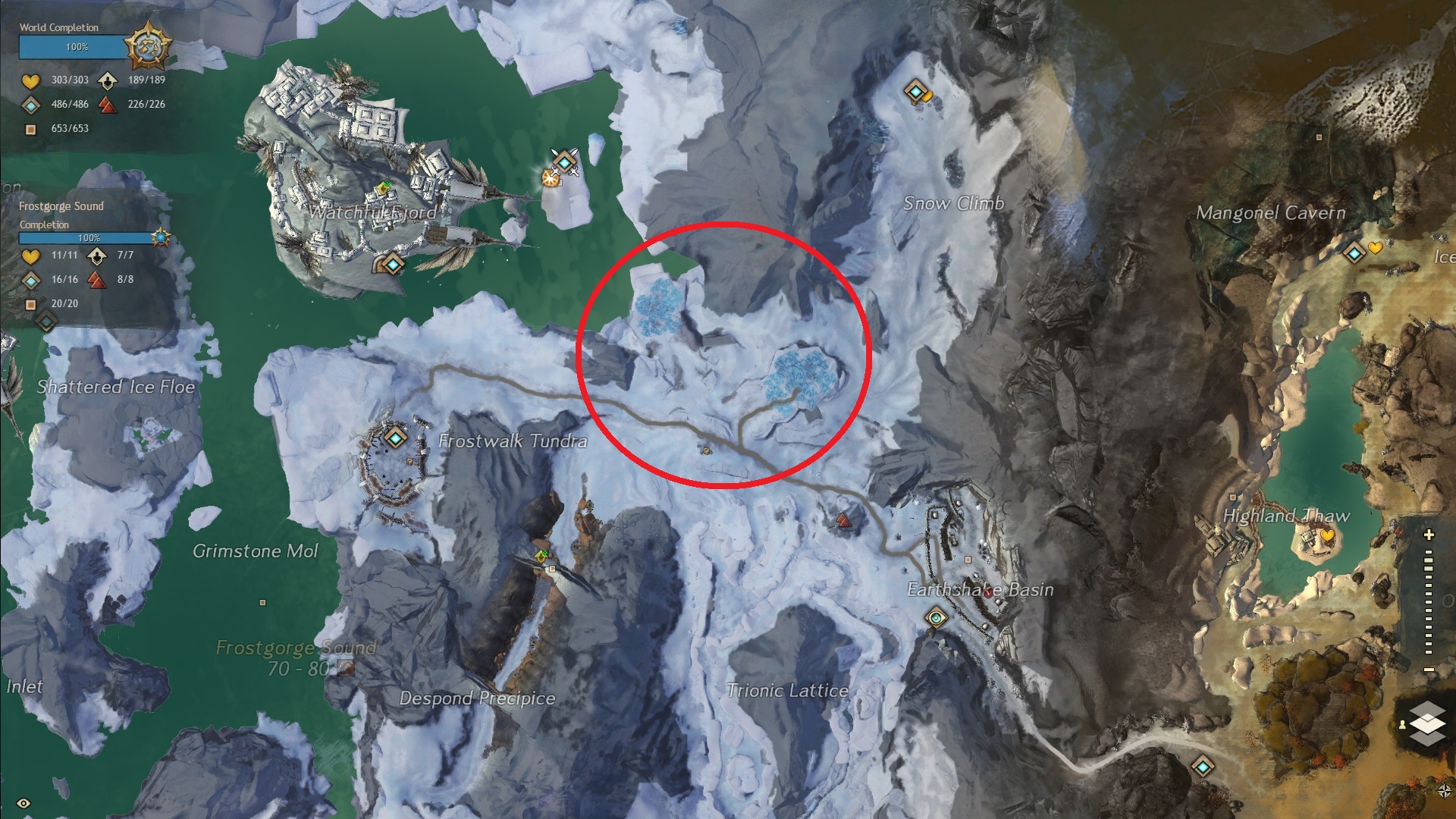
Task: Click the orange event marker near crossed swords
Action: click(x=551, y=178)
